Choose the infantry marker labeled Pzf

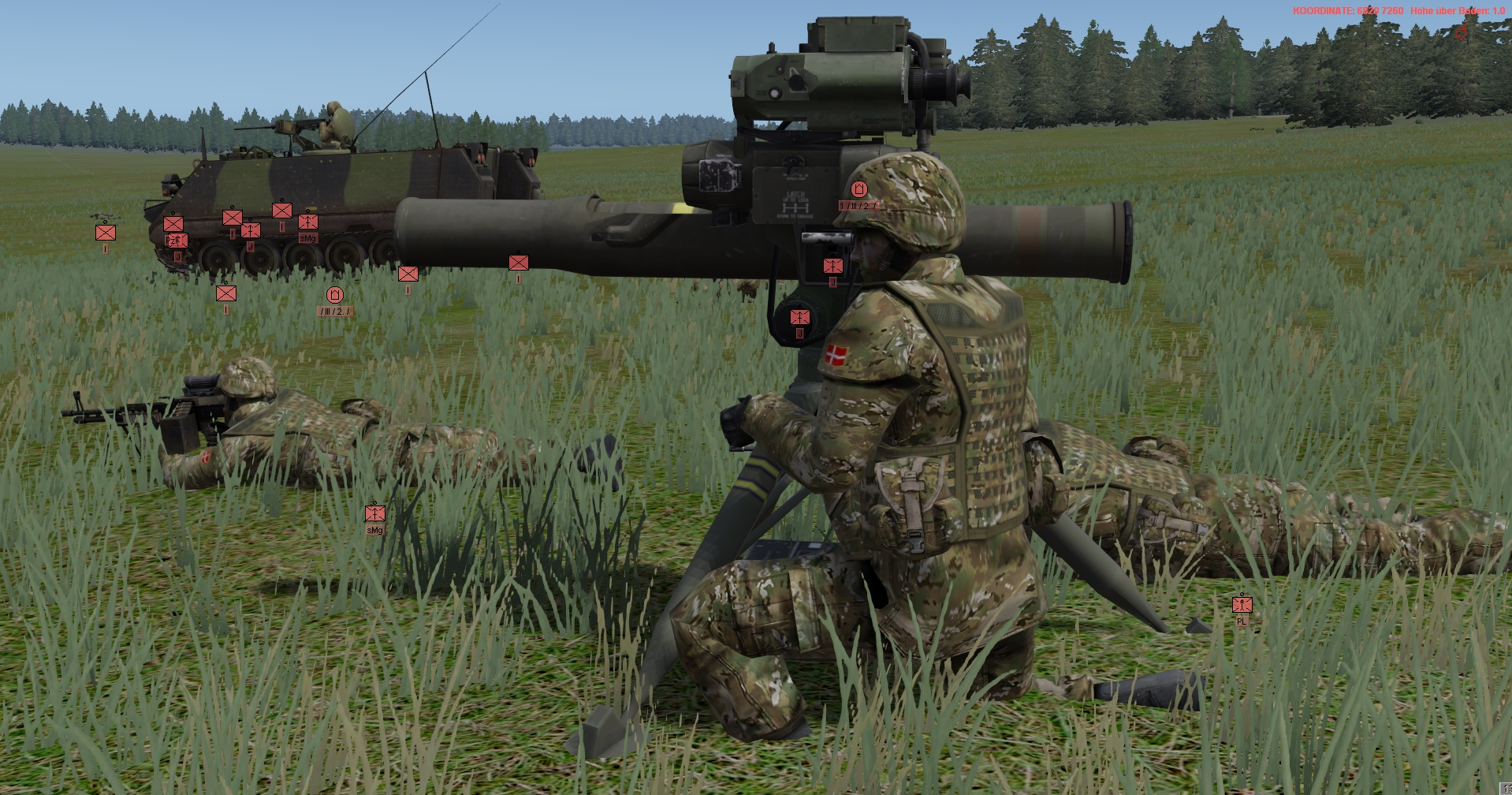tap(173, 224)
